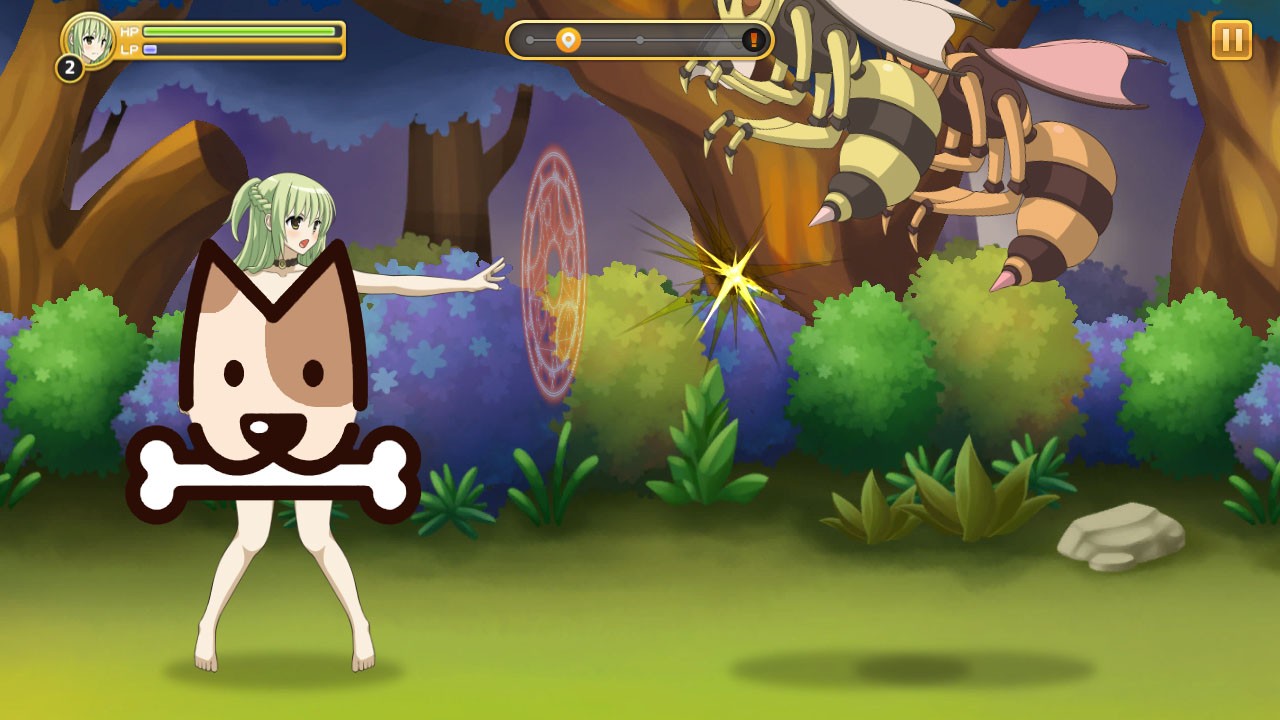1280x720 pixels.
Task: Select the location pin on progress bar
Action: point(568,40)
